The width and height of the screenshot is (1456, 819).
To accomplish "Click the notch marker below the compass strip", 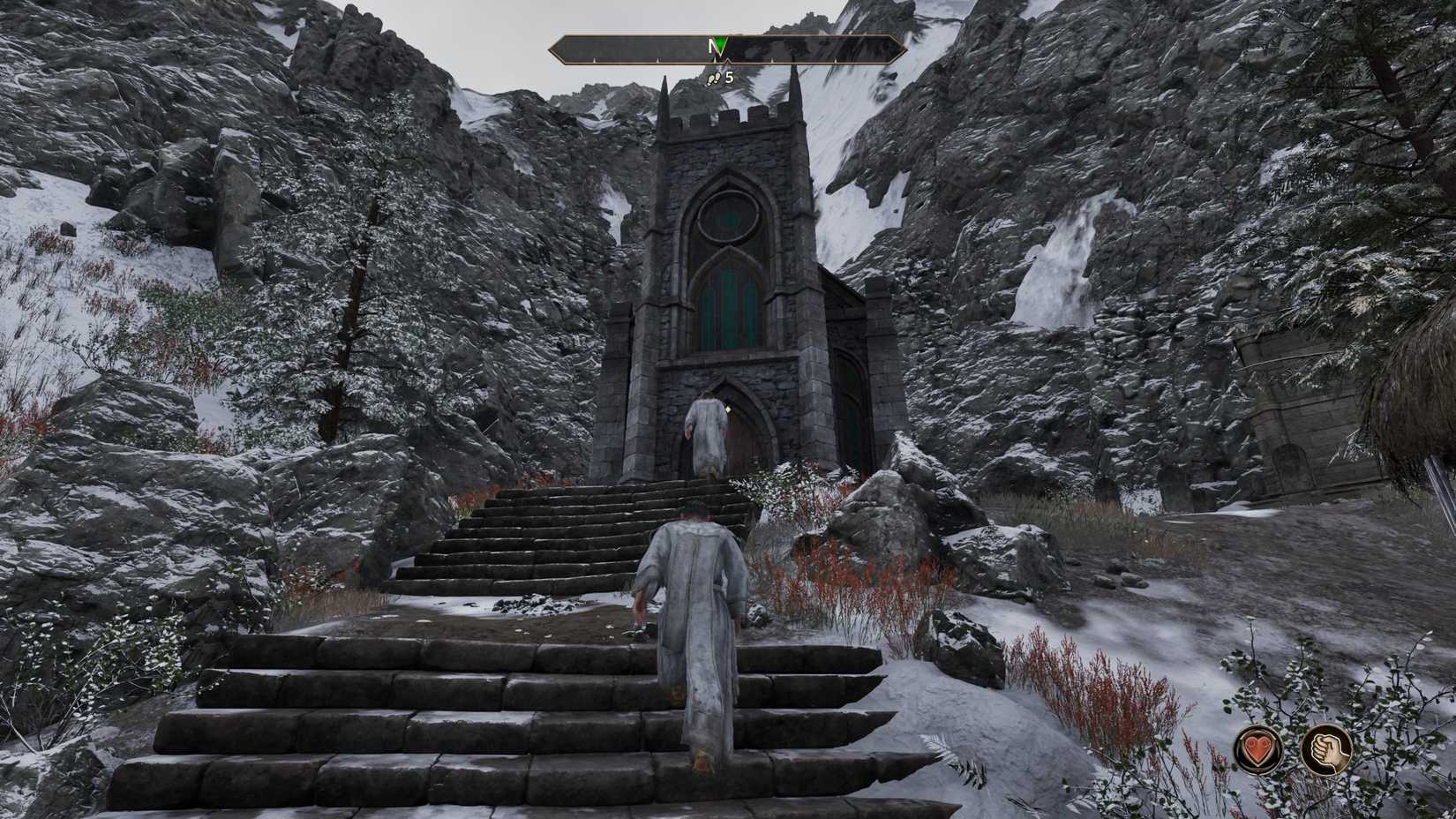I will coord(729,61).
